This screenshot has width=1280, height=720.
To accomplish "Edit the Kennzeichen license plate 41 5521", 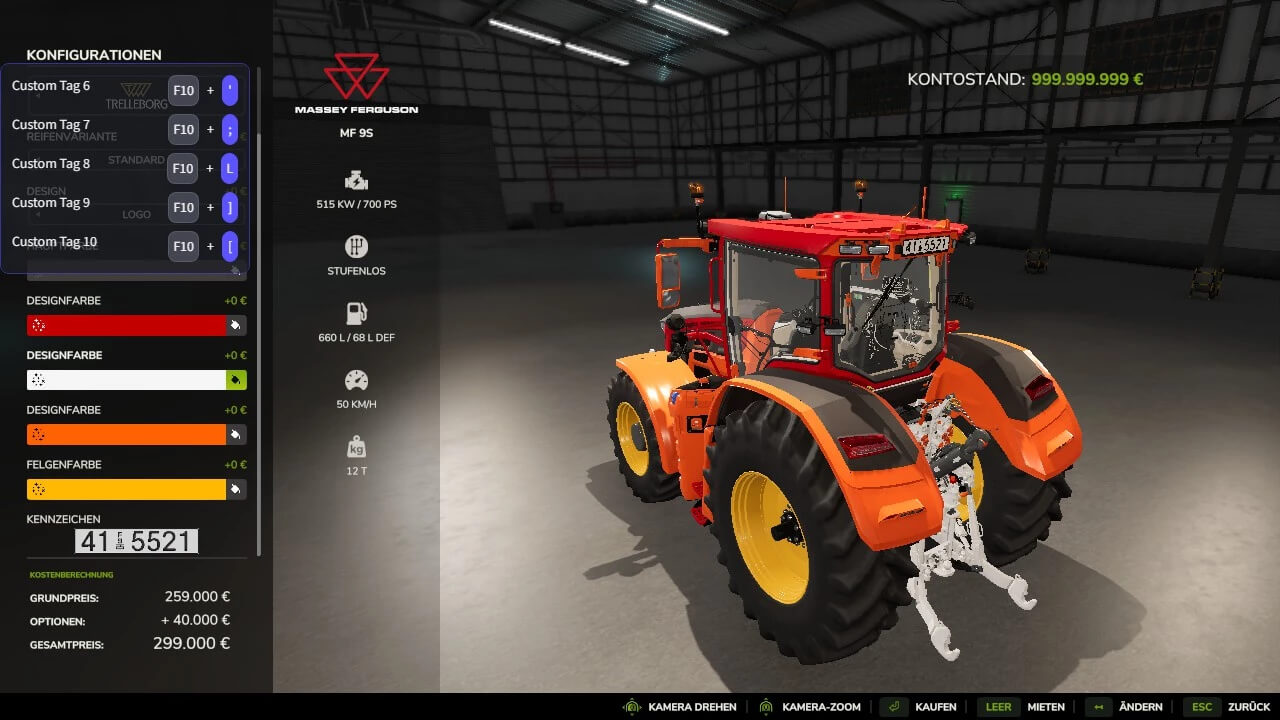I will pos(136,542).
